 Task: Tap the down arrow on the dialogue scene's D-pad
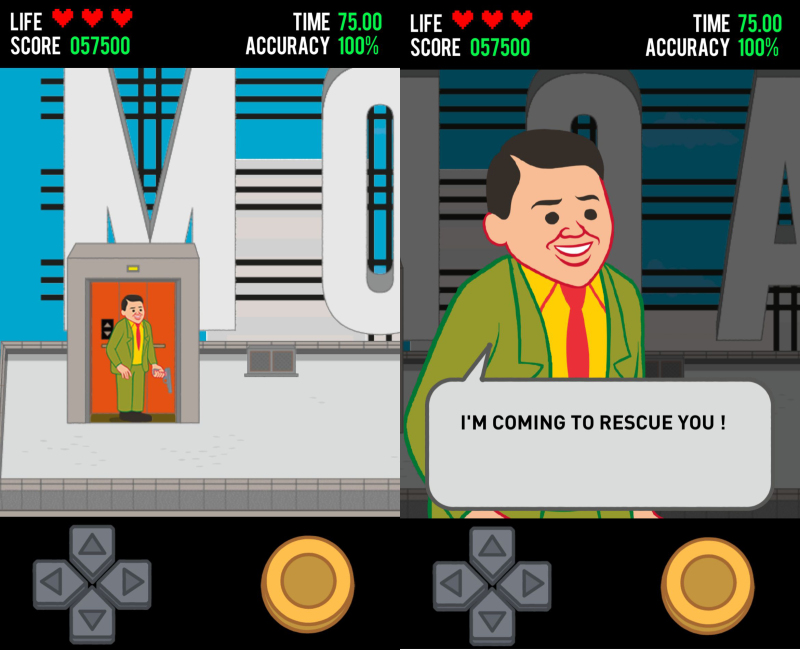click(492, 620)
